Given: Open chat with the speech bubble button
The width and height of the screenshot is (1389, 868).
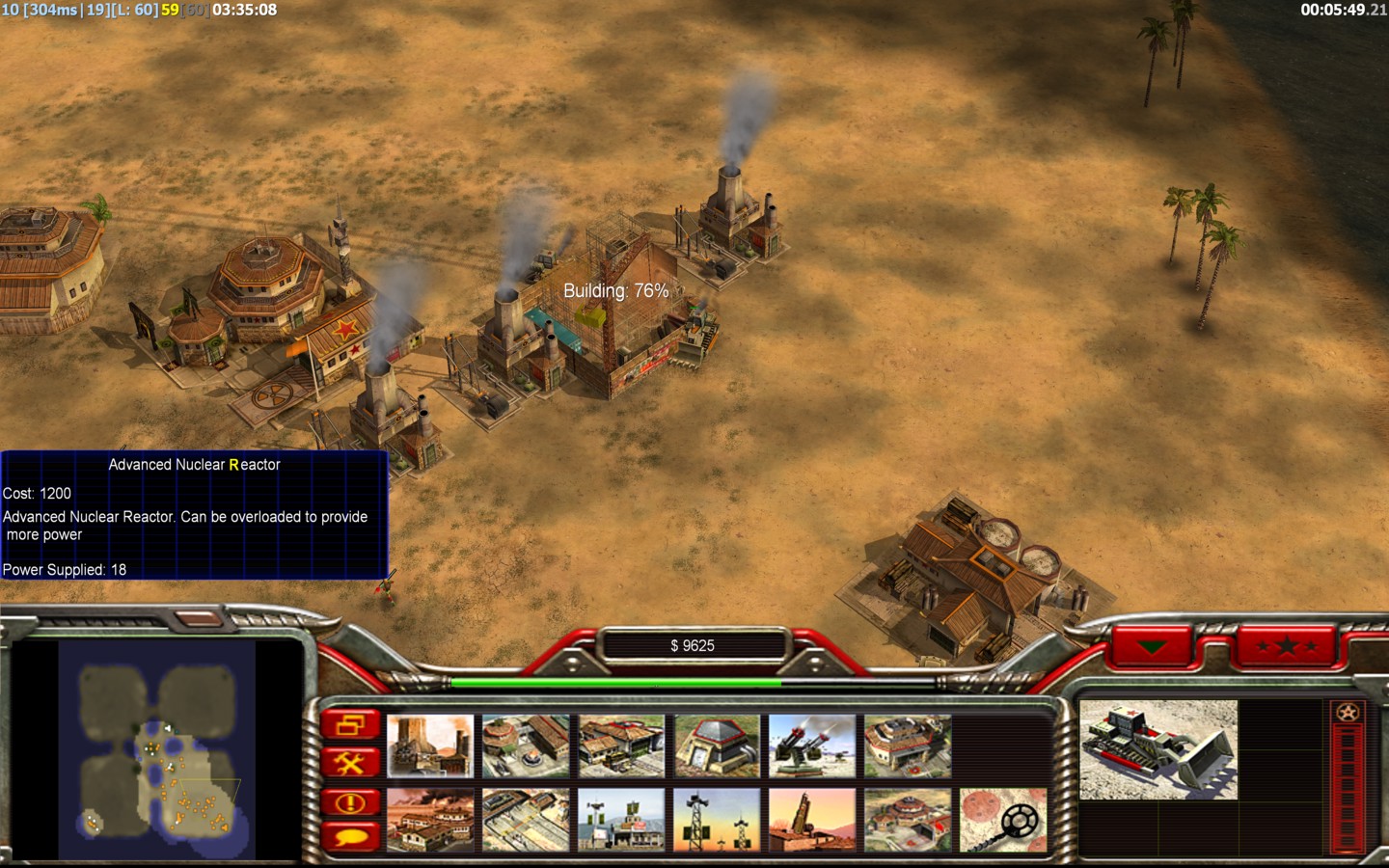Looking at the screenshot, I should pyautogui.click(x=350, y=837).
